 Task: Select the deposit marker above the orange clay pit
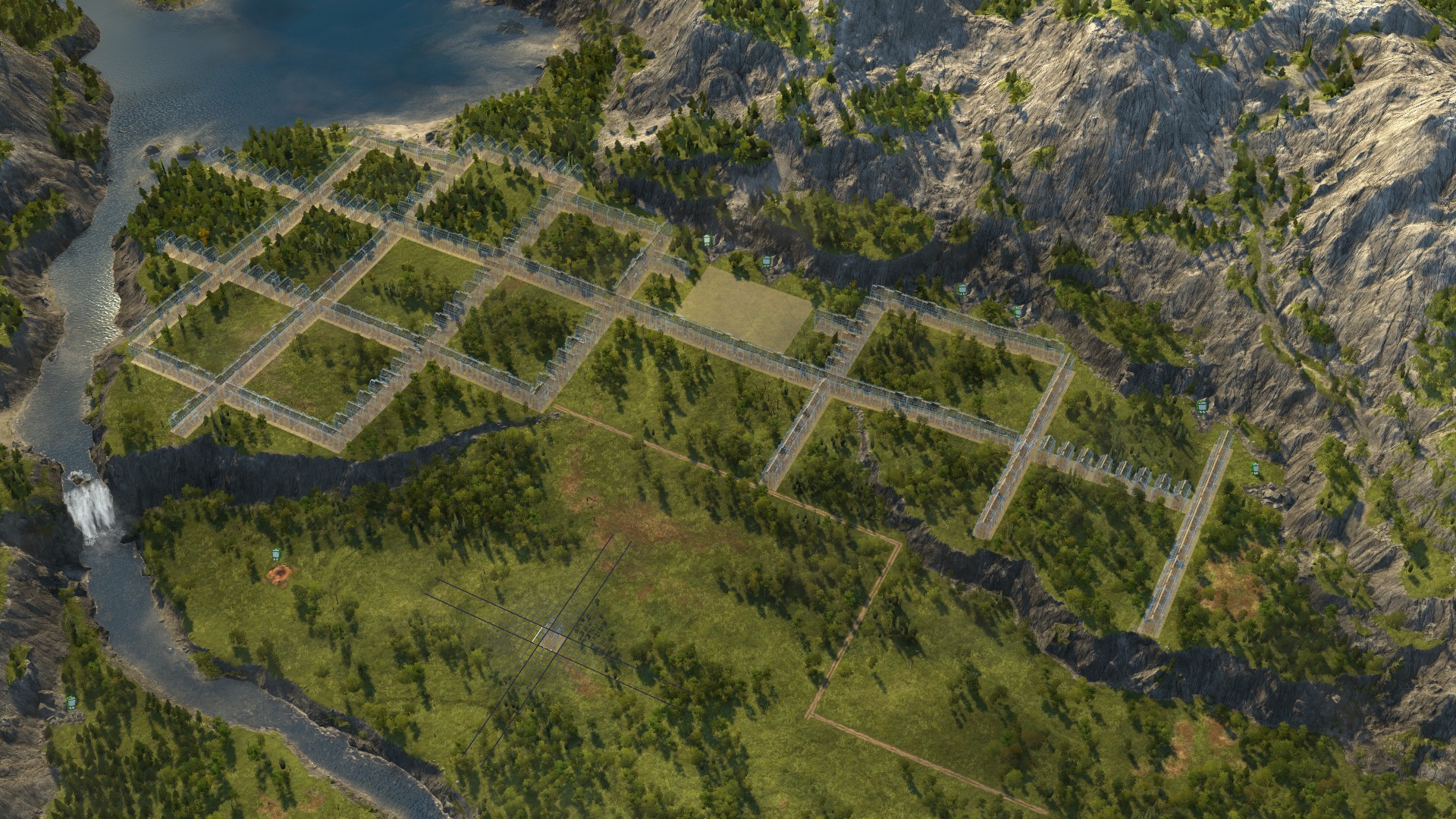point(275,555)
